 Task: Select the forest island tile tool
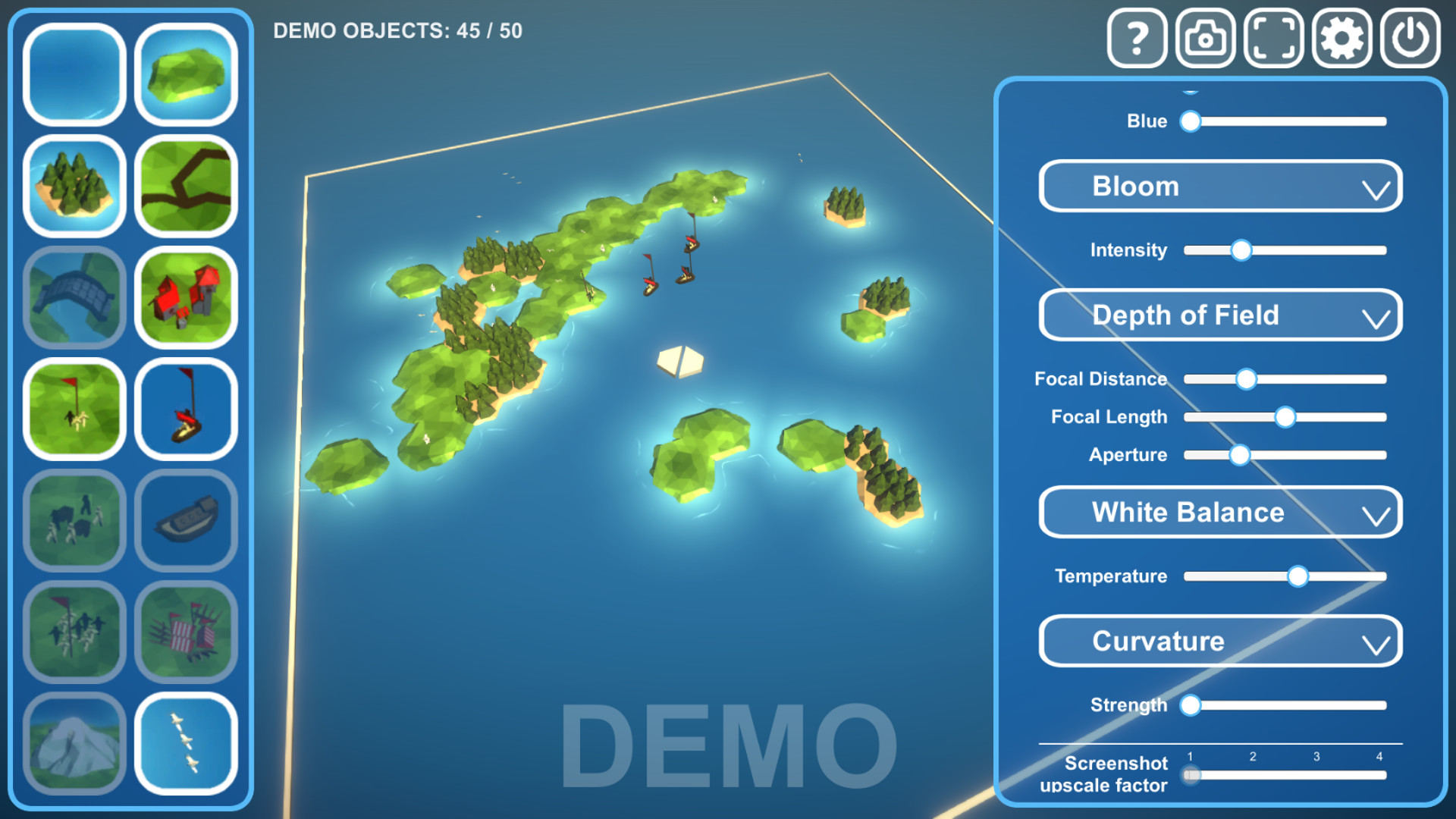pos(74,186)
